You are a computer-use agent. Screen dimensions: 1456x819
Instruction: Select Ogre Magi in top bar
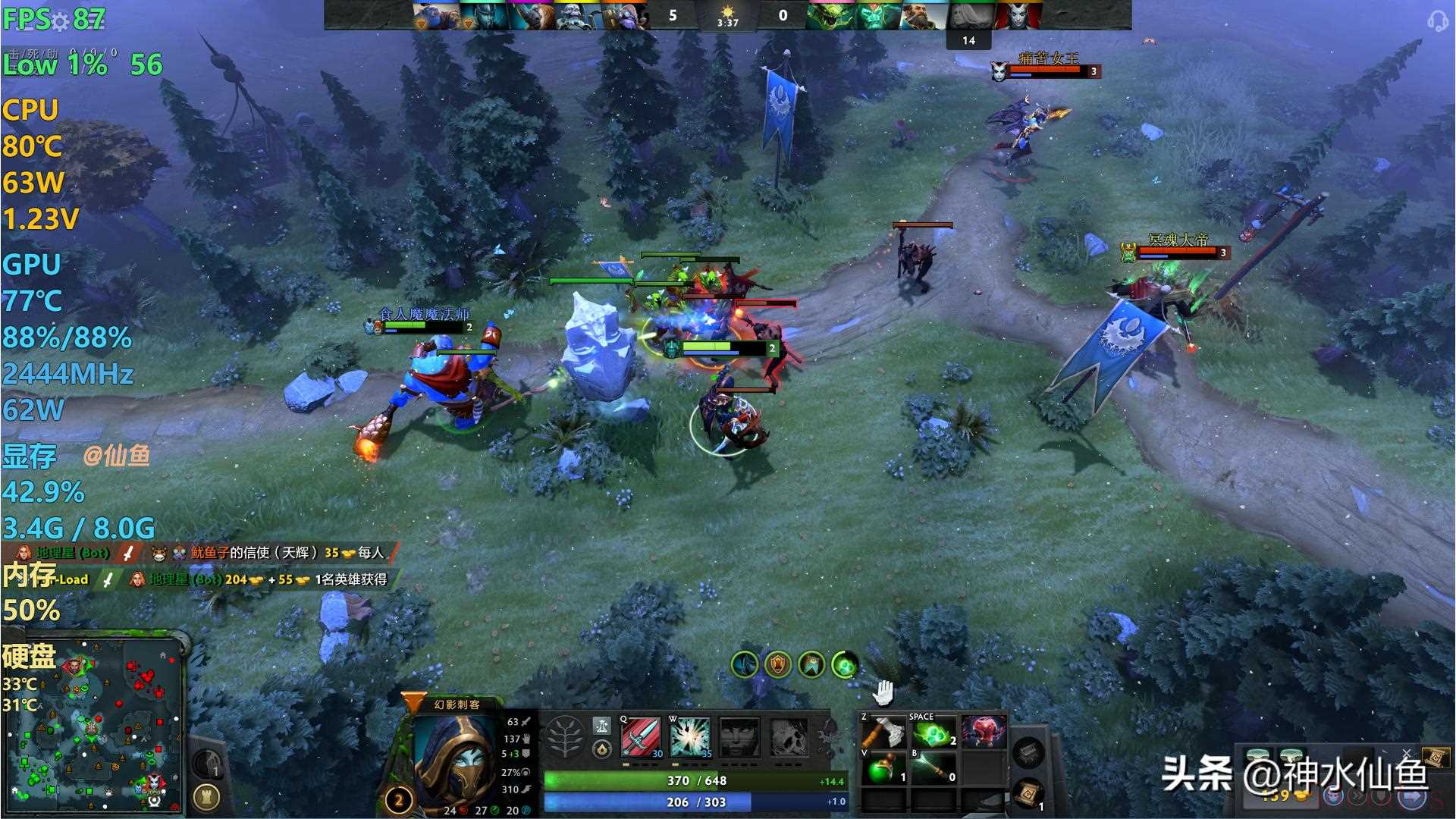coord(435,16)
